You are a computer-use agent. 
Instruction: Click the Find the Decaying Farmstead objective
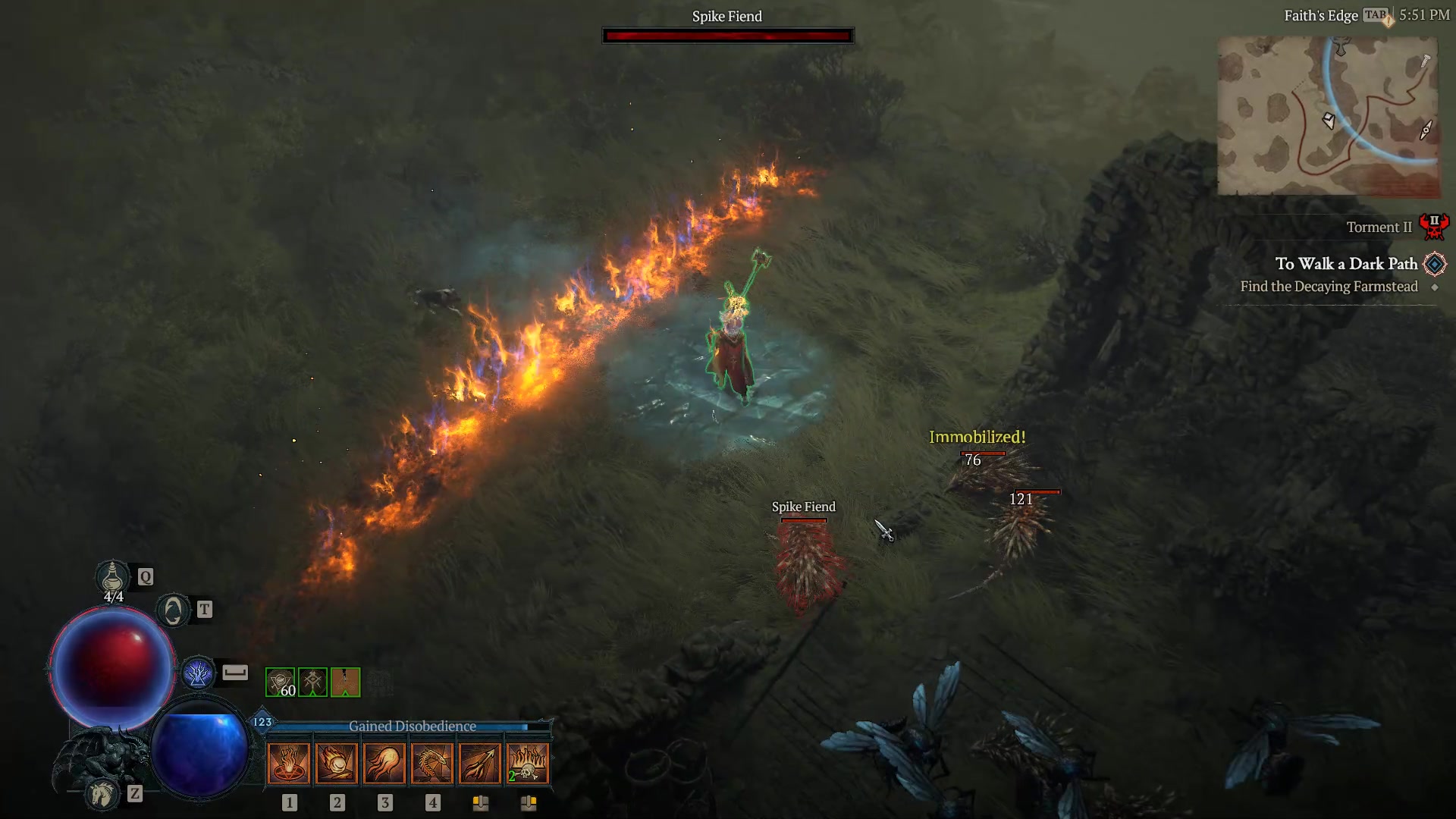pos(1329,287)
